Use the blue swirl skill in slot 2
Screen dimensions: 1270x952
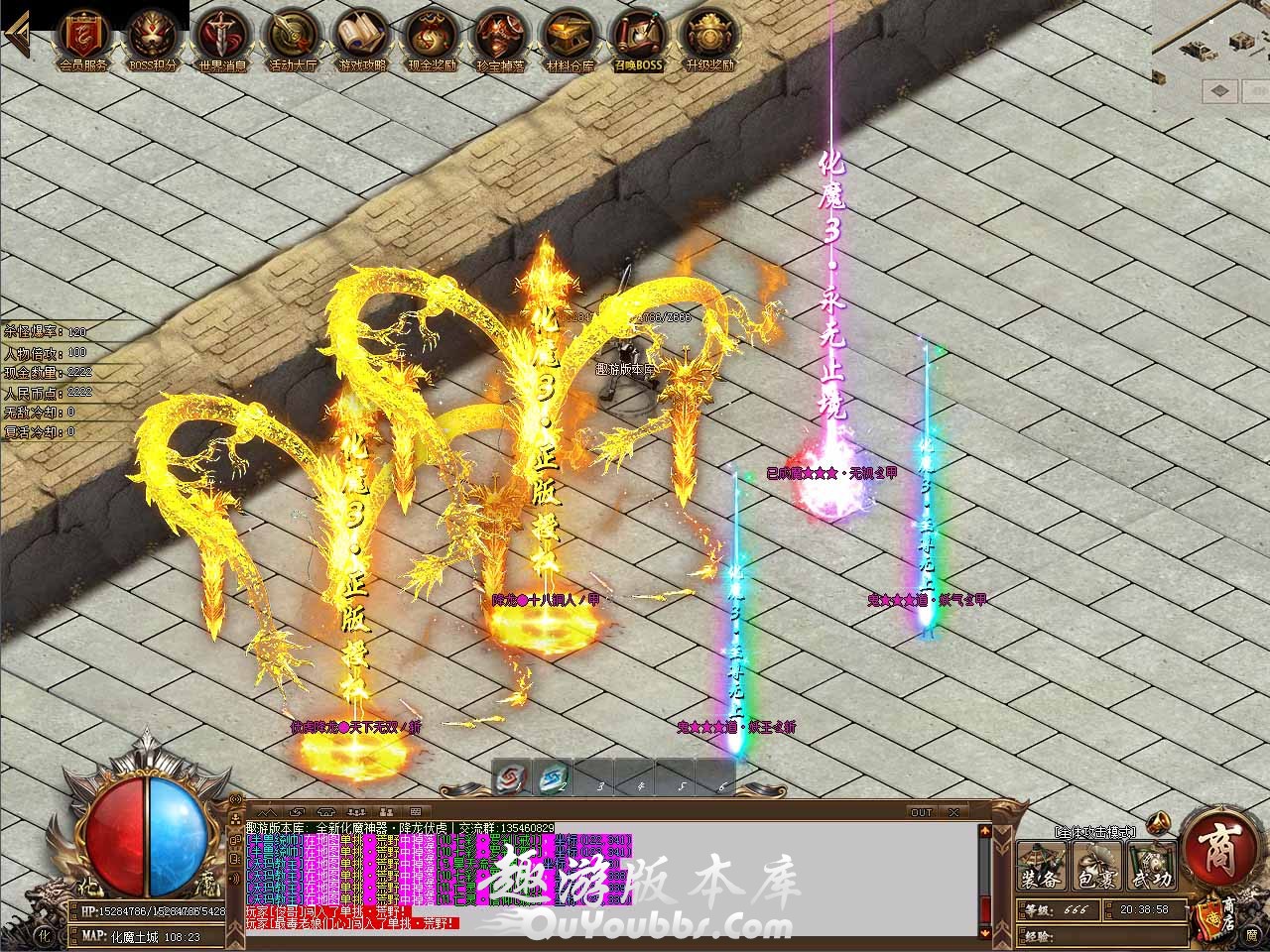tap(553, 778)
